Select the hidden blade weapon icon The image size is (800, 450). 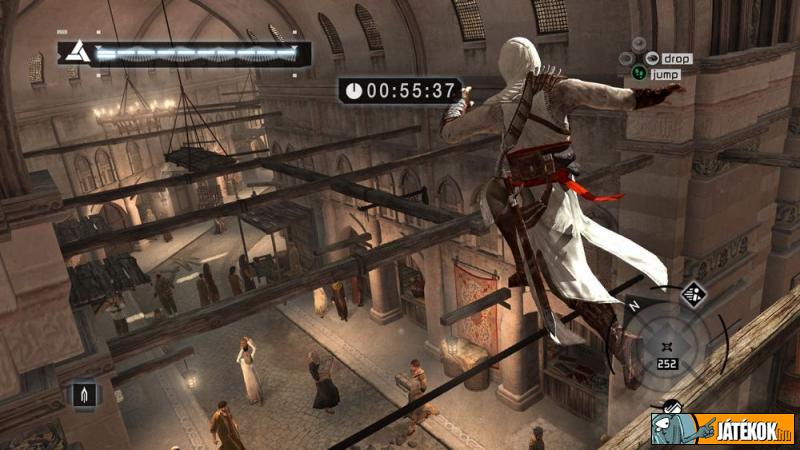83,394
